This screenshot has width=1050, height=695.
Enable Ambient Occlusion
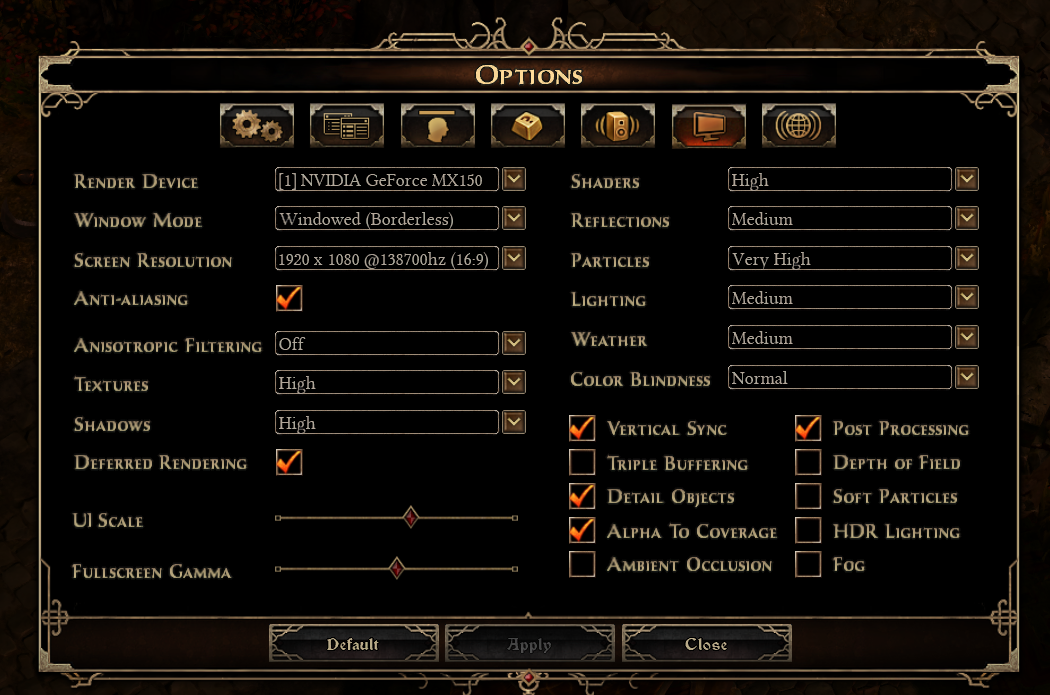pos(582,564)
